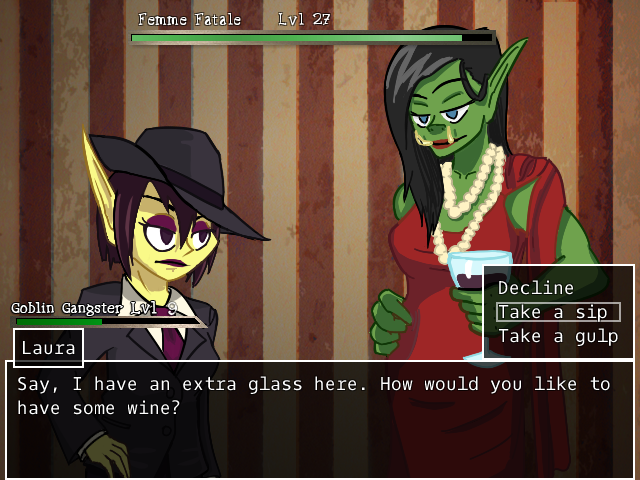Screen dimensions: 640x480
Task: Pick the Take a gulp choice
Action: pyautogui.click(x=558, y=336)
